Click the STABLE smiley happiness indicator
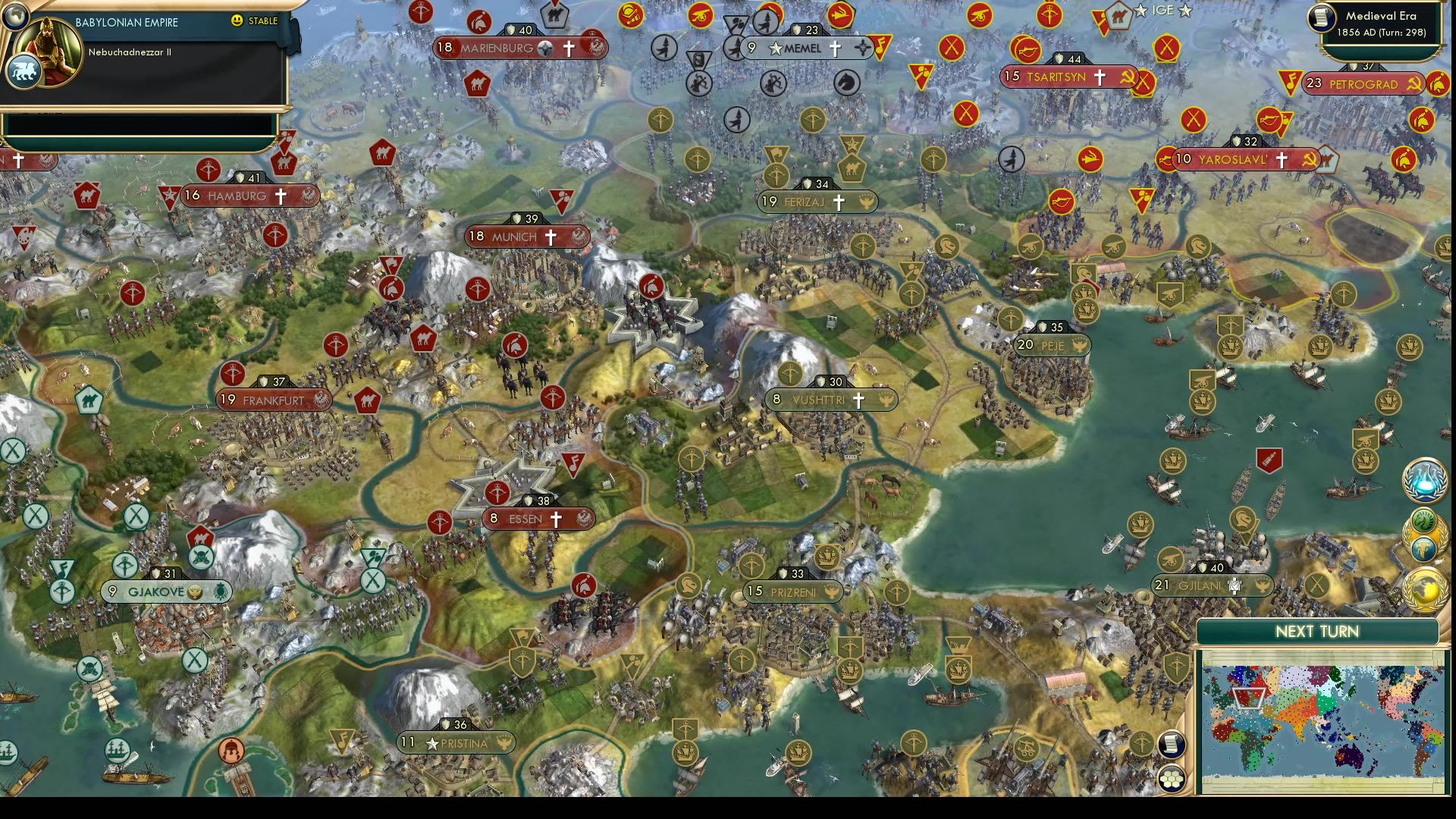 tap(237, 21)
